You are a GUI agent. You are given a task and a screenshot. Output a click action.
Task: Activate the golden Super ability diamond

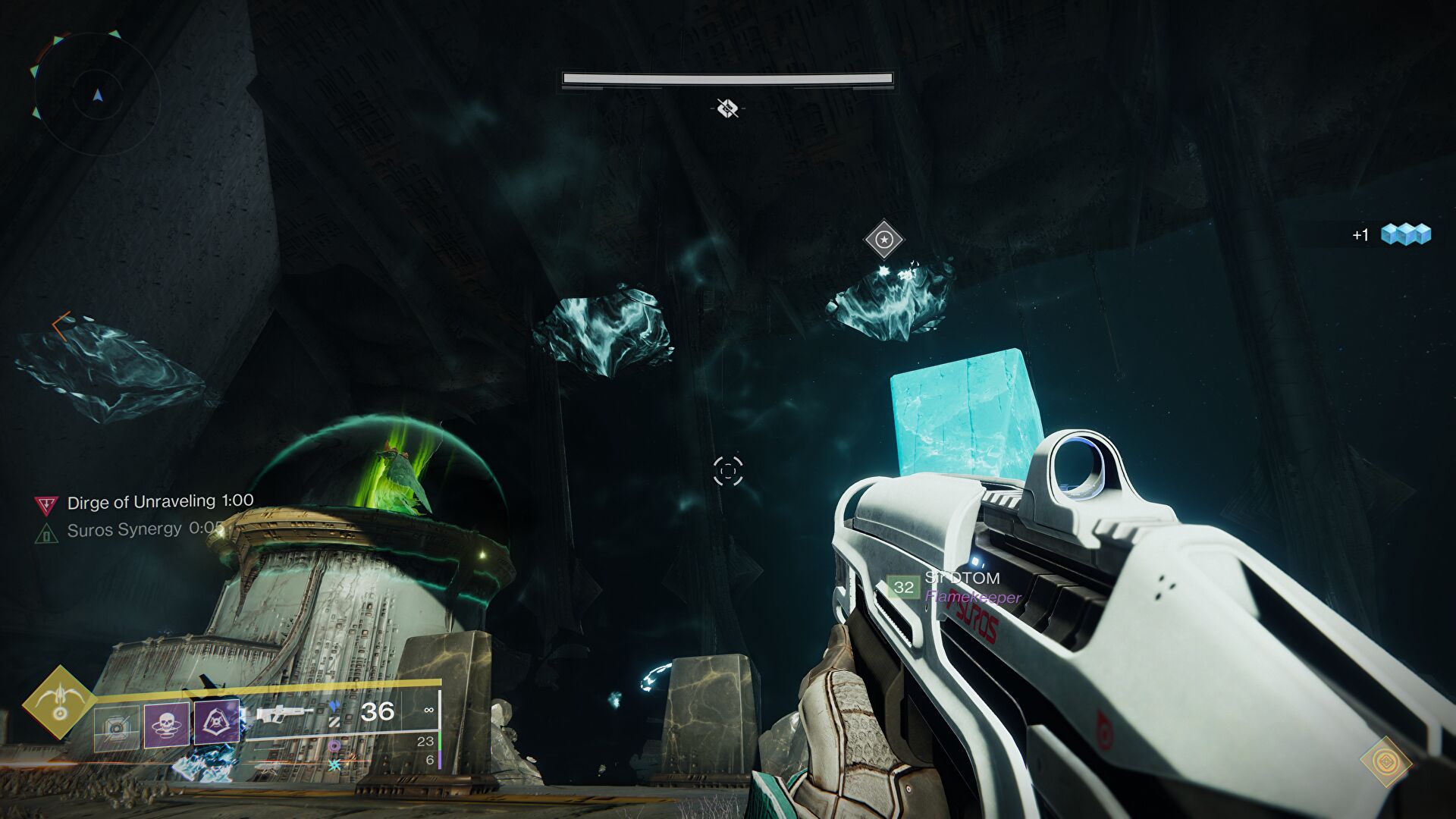58,702
